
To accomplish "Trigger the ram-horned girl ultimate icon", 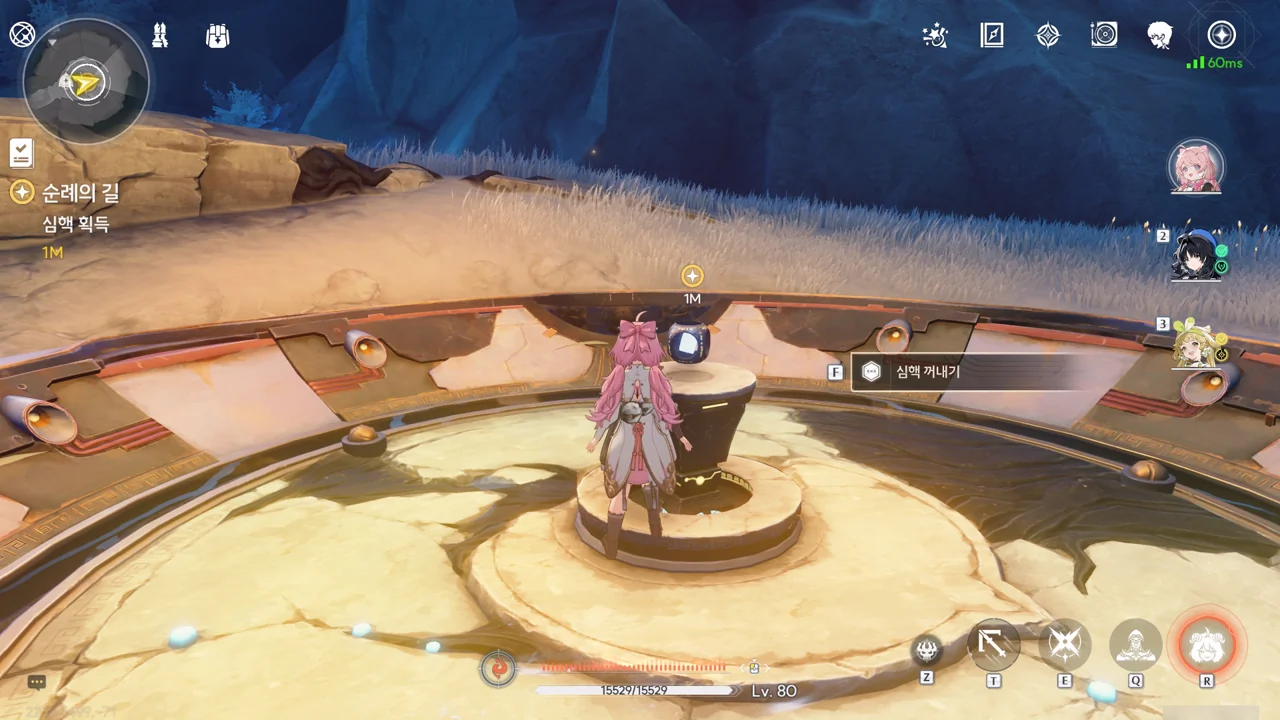I will point(1207,645).
